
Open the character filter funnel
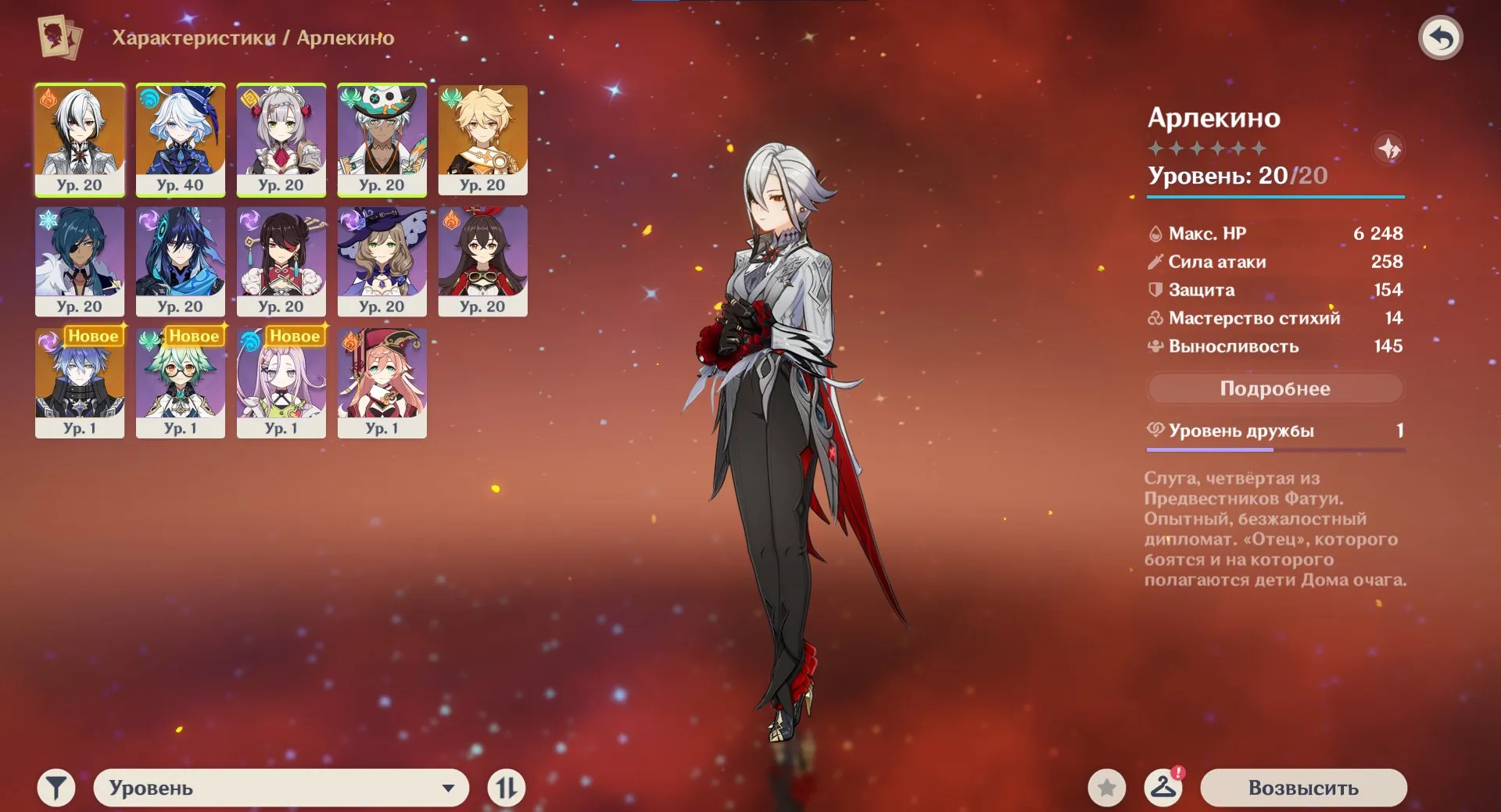click(56, 788)
